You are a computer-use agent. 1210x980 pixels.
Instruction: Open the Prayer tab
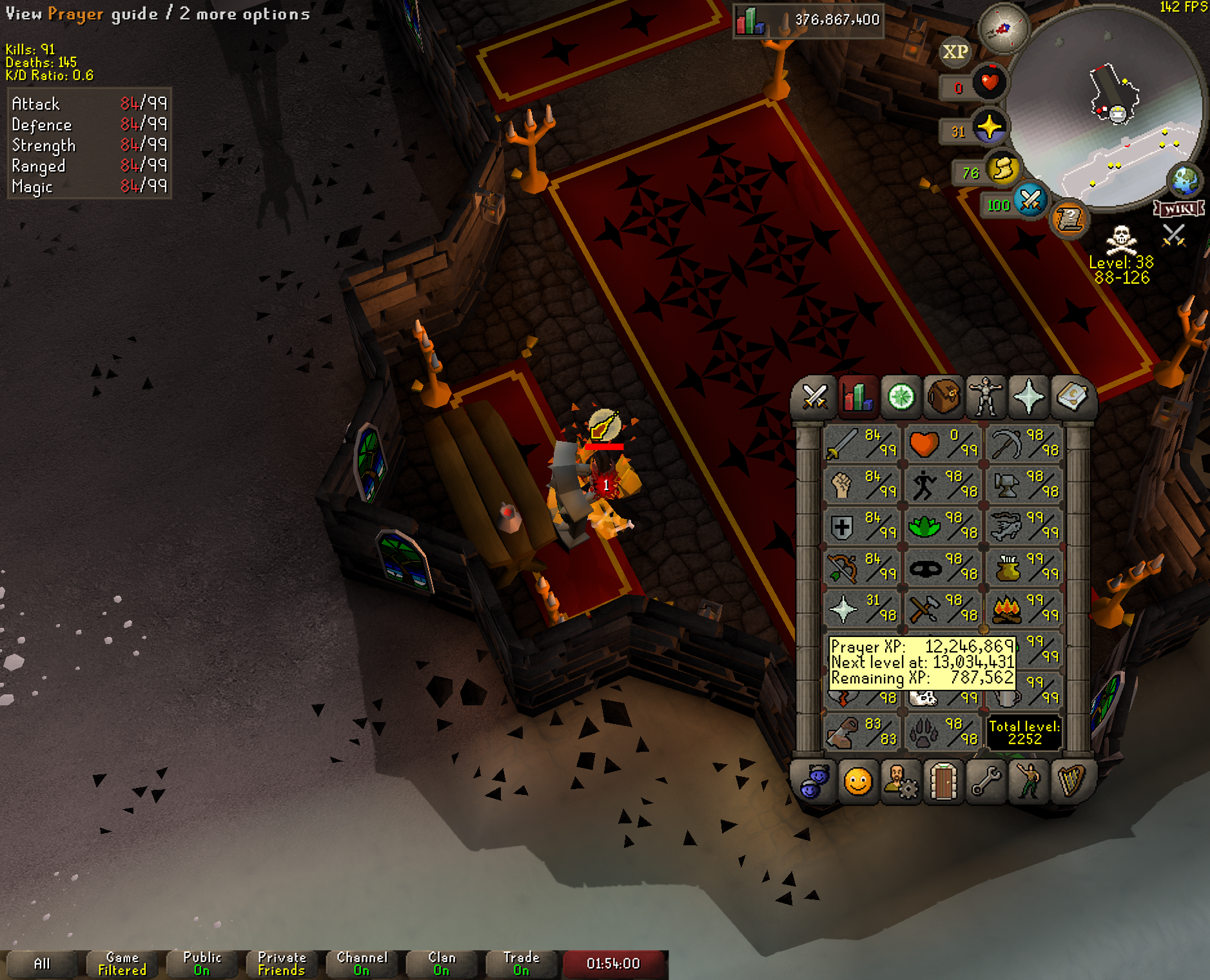coord(1028,397)
